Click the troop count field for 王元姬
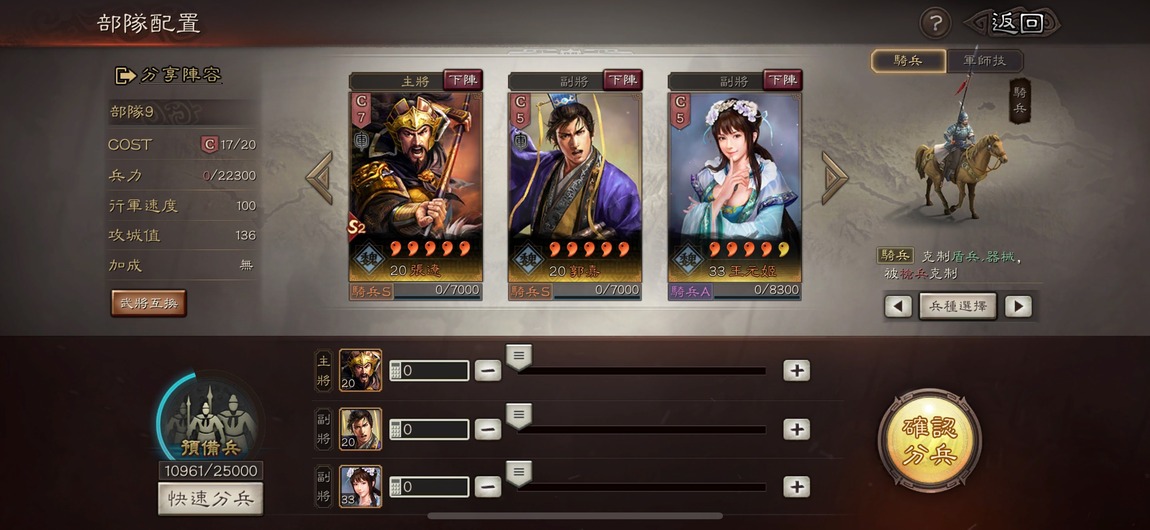The width and height of the screenshot is (1150, 530). 429,487
